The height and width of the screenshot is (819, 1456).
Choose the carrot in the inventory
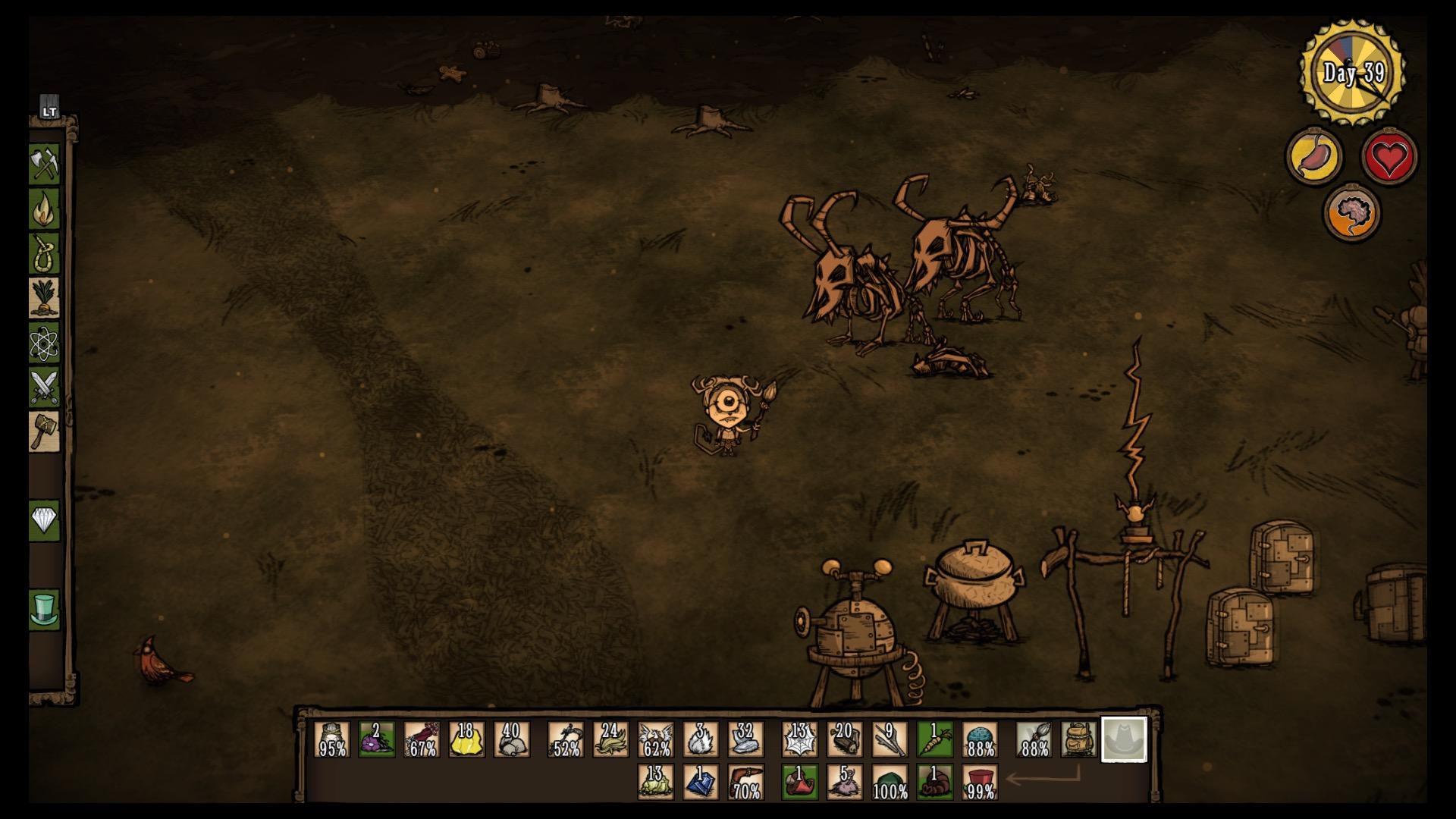pos(935,739)
